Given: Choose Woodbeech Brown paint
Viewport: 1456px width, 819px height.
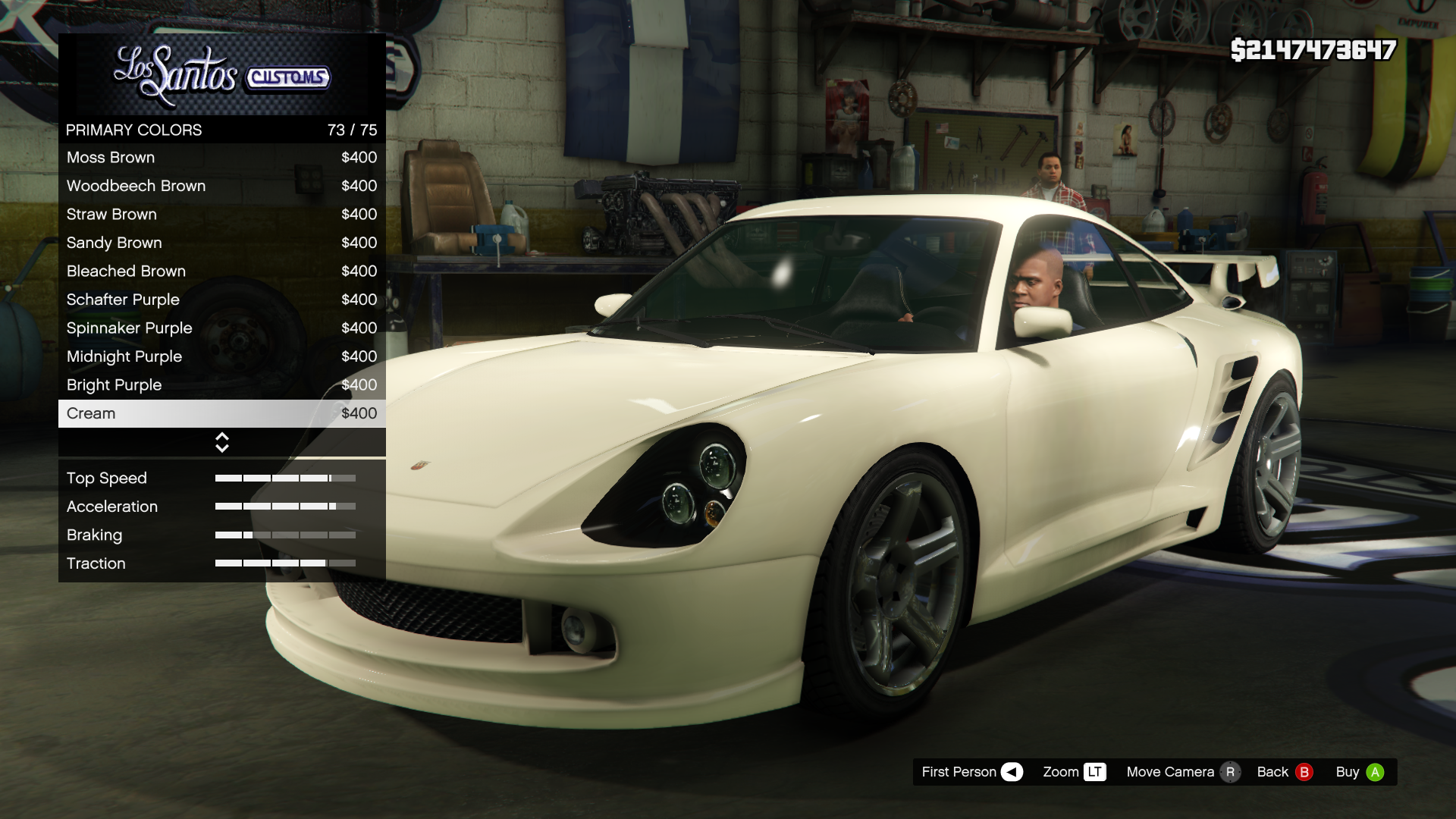Looking at the screenshot, I should [x=221, y=186].
